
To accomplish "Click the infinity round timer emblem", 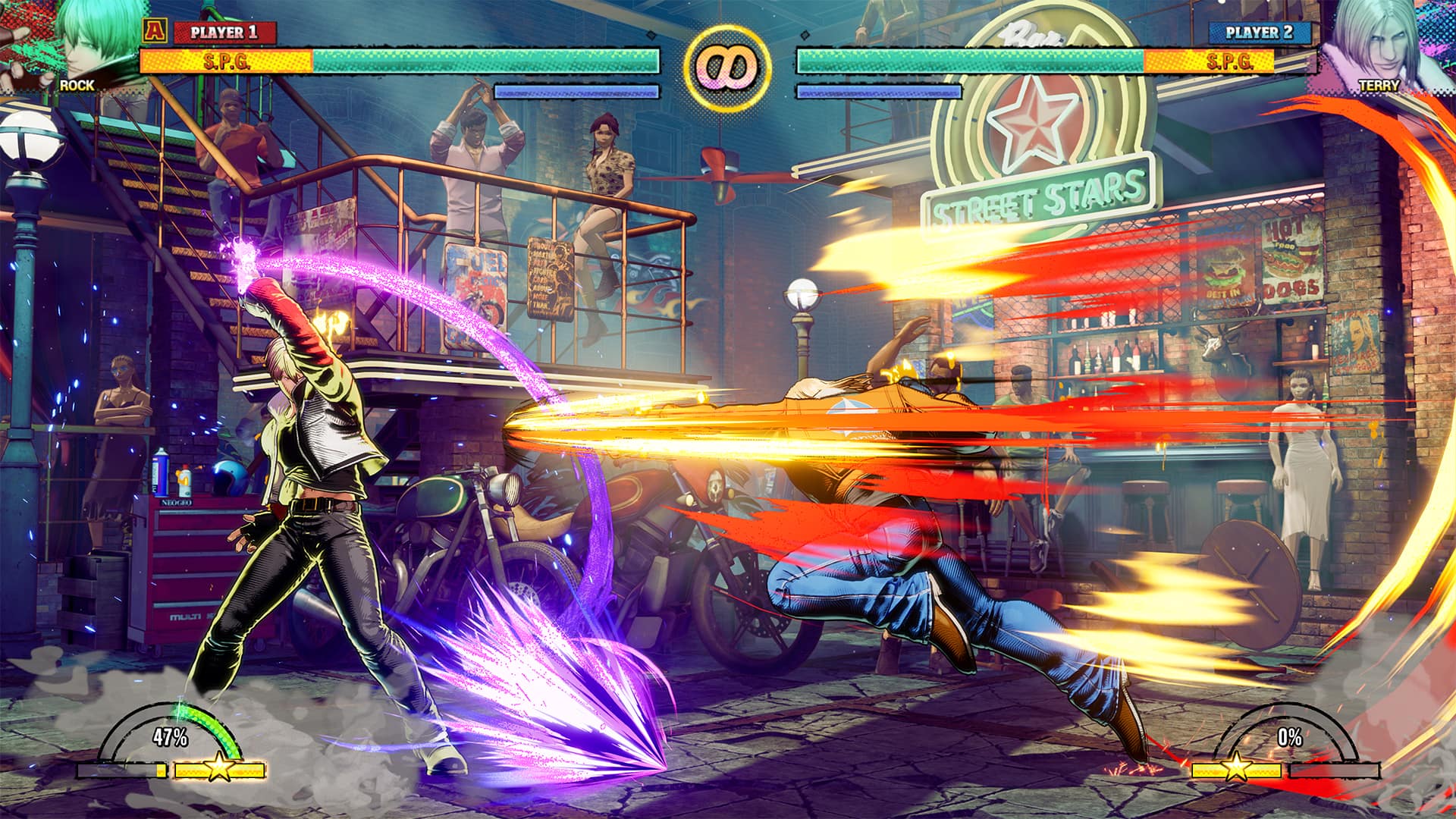I will 726,62.
